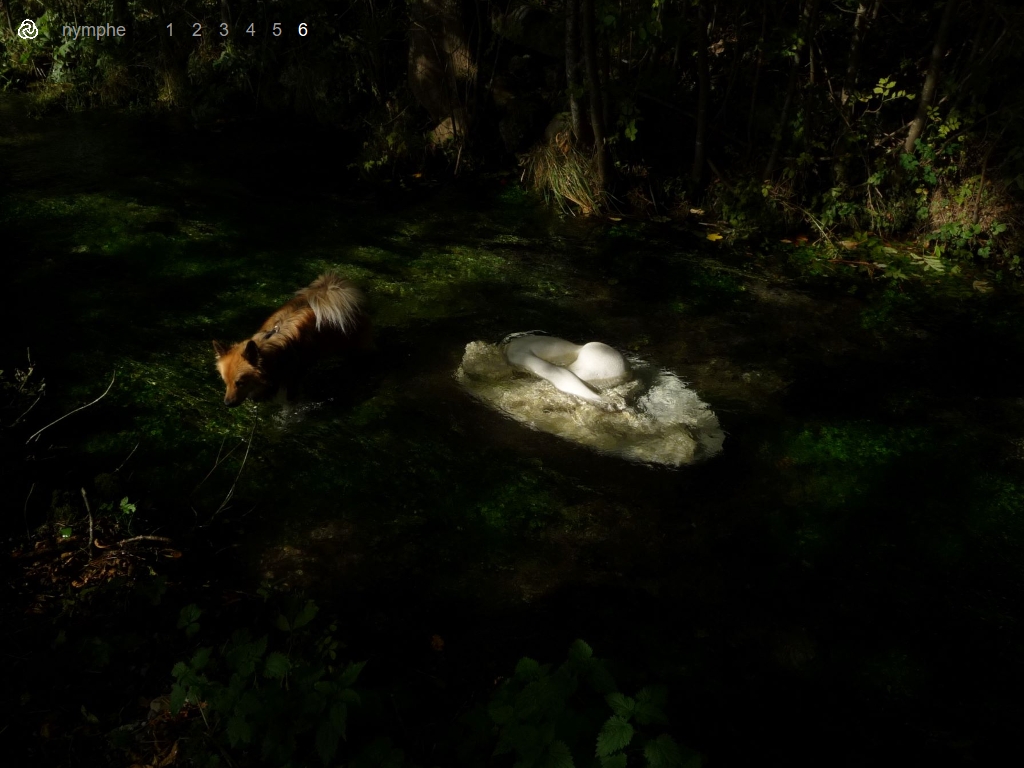Screen dimensions: 1024x768
Task: Switch to page 2
Action: click(x=196, y=30)
